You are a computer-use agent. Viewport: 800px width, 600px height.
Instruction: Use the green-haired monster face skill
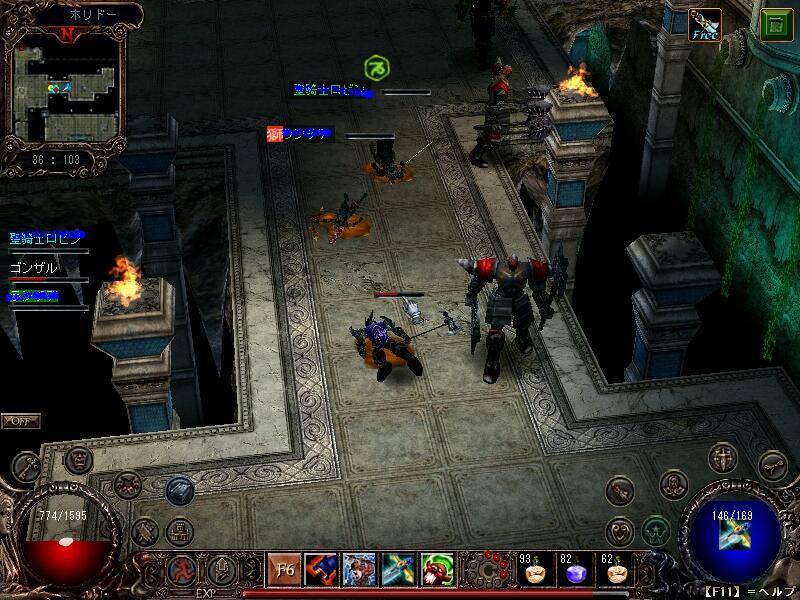click(x=437, y=569)
